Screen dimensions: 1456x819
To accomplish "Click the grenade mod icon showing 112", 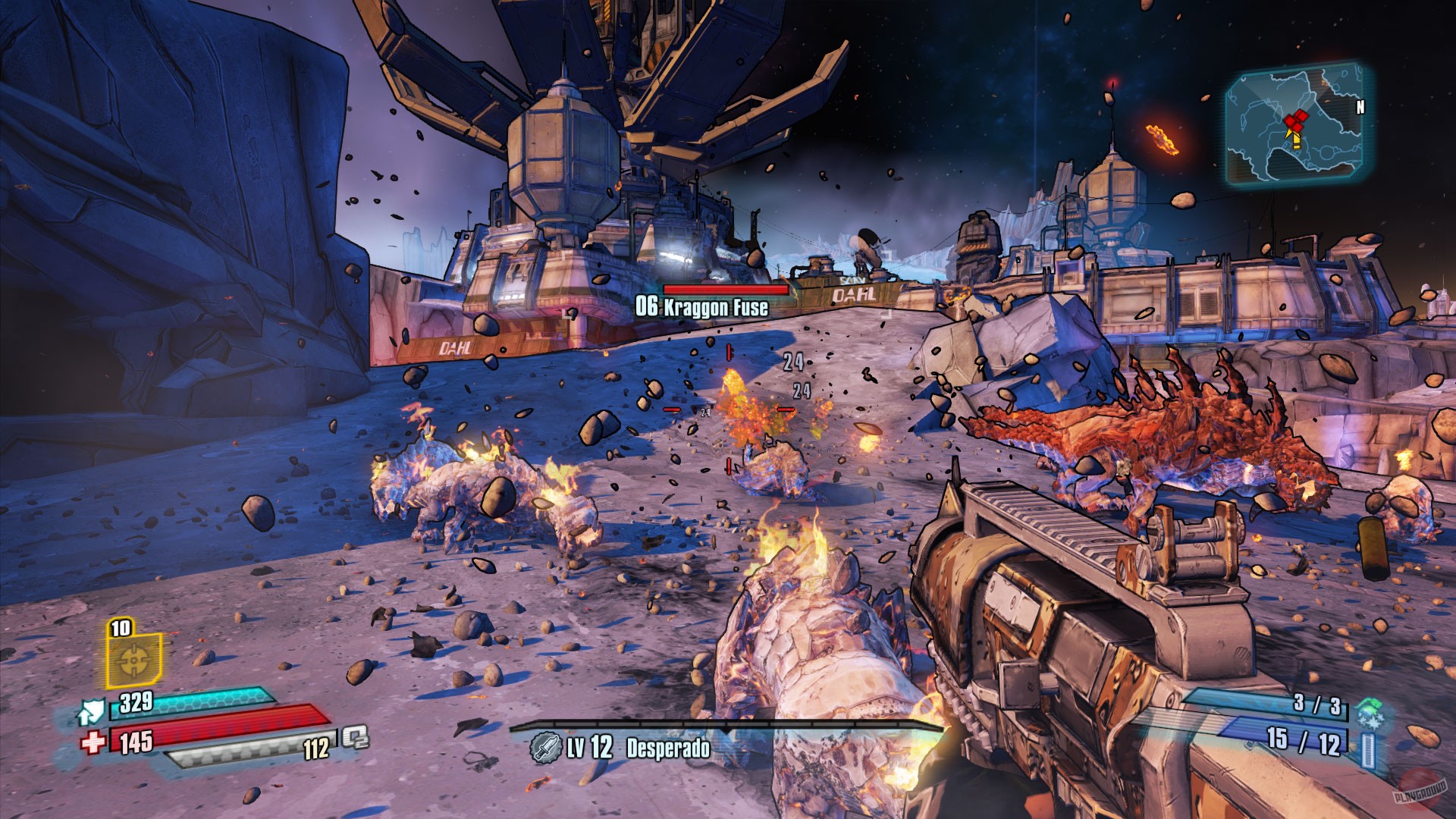I will pos(353,740).
